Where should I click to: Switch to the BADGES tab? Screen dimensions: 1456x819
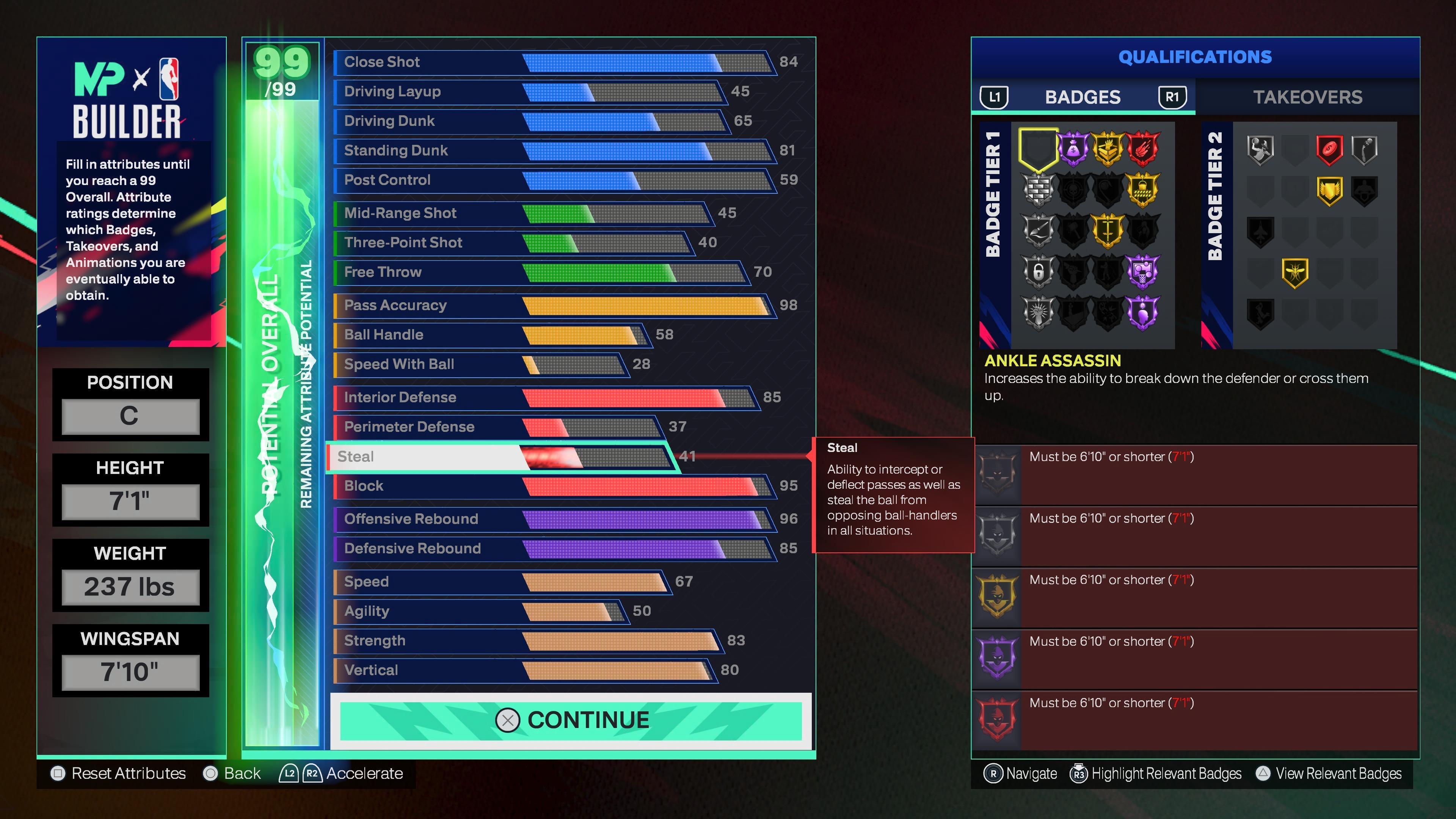[x=1083, y=97]
